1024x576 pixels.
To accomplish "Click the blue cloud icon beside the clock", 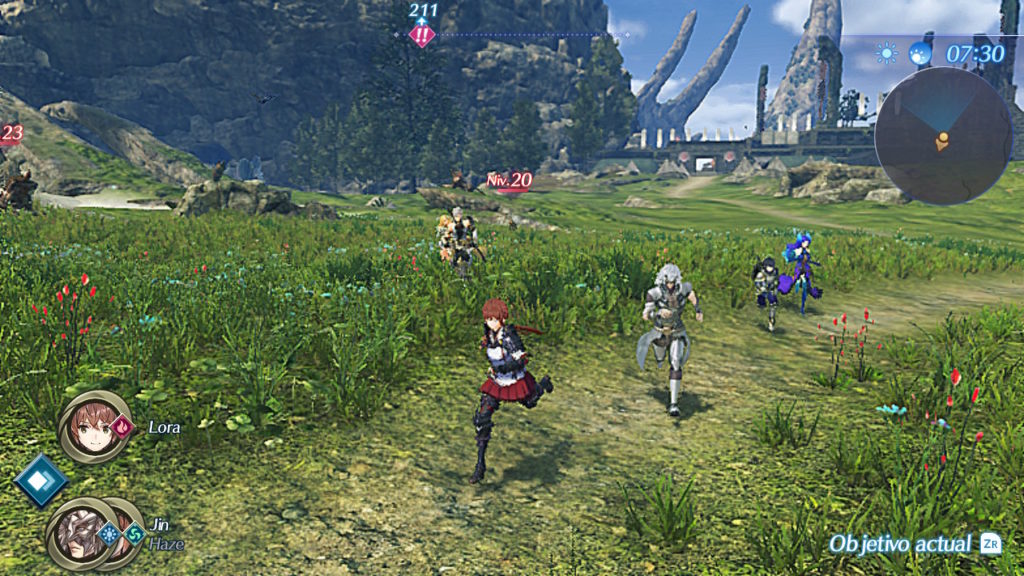I will pos(920,53).
